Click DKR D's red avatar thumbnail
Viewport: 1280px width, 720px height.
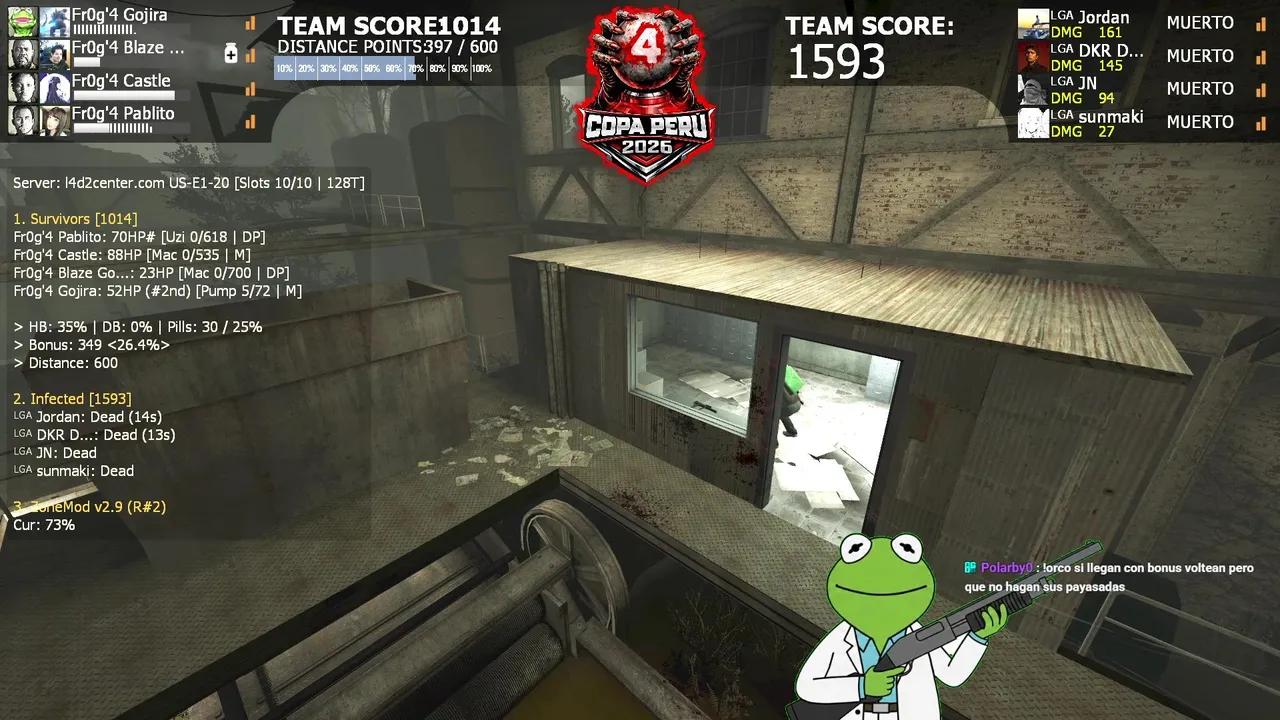click(1032, 58)
